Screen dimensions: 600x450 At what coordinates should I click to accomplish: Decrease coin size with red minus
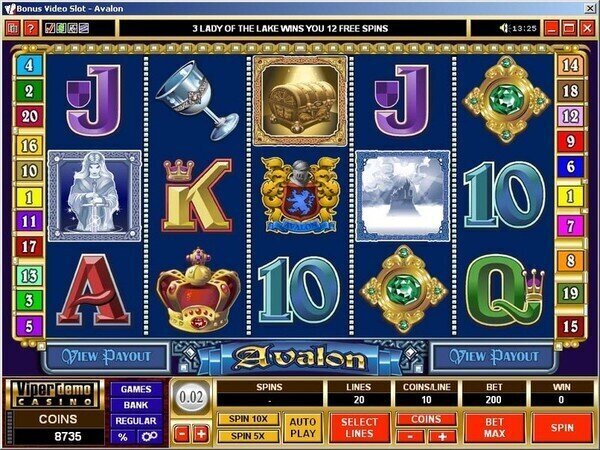point(181,434)
